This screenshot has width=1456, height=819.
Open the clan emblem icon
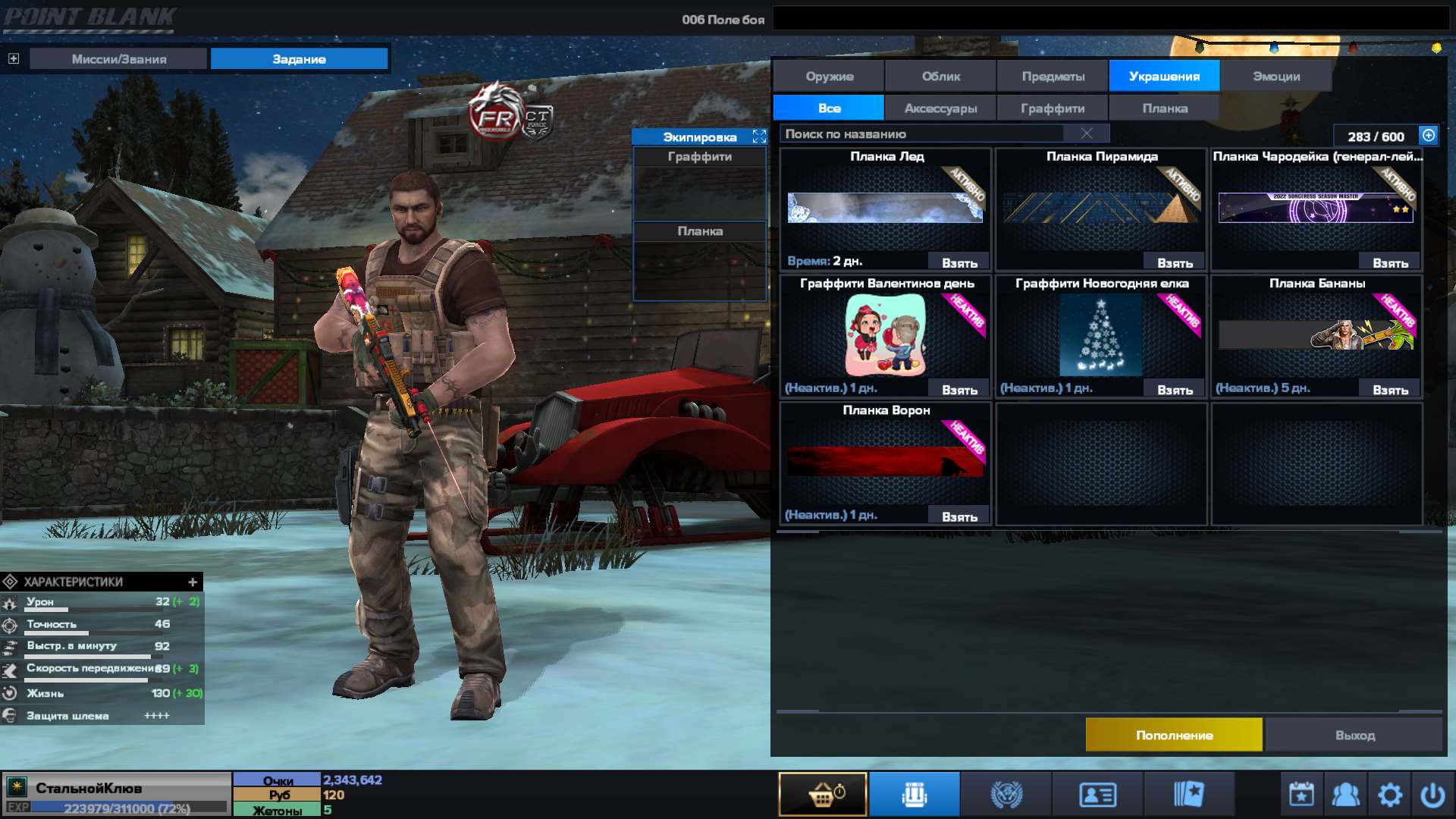[x=1006, y=793]
